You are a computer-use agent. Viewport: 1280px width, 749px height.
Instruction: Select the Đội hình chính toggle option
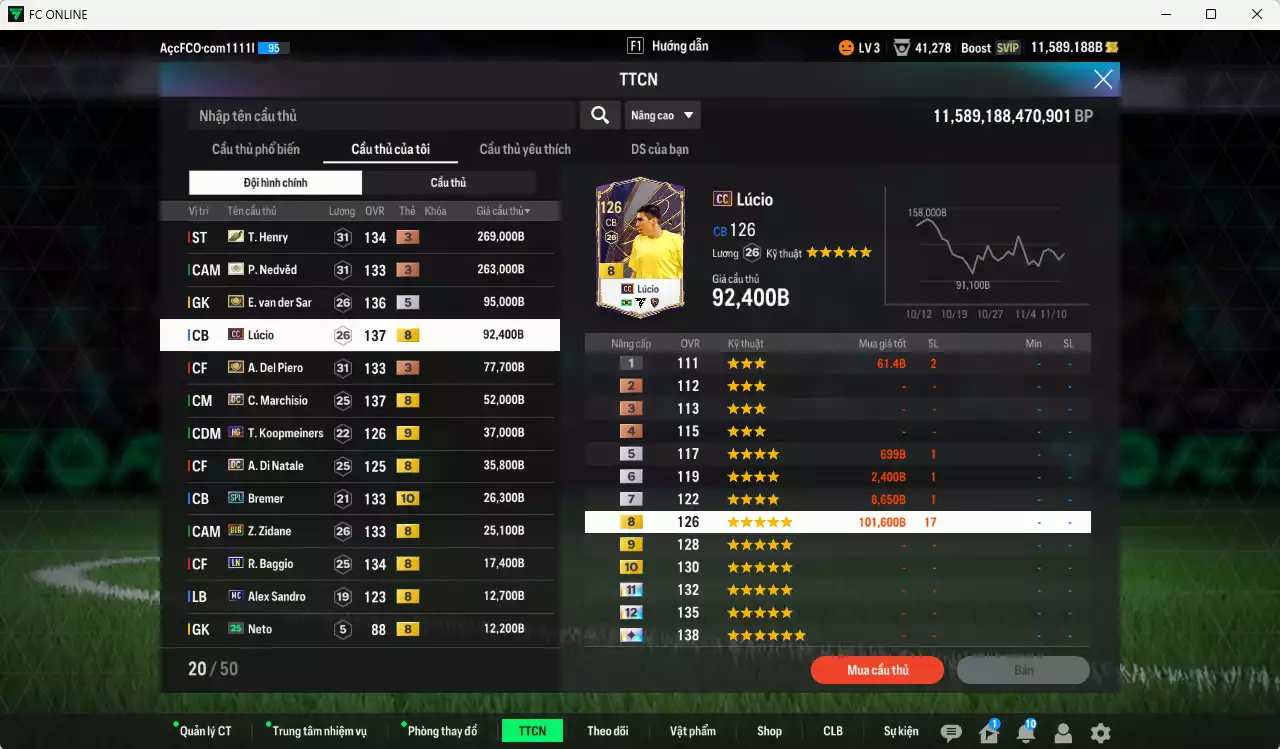point(275,182)
